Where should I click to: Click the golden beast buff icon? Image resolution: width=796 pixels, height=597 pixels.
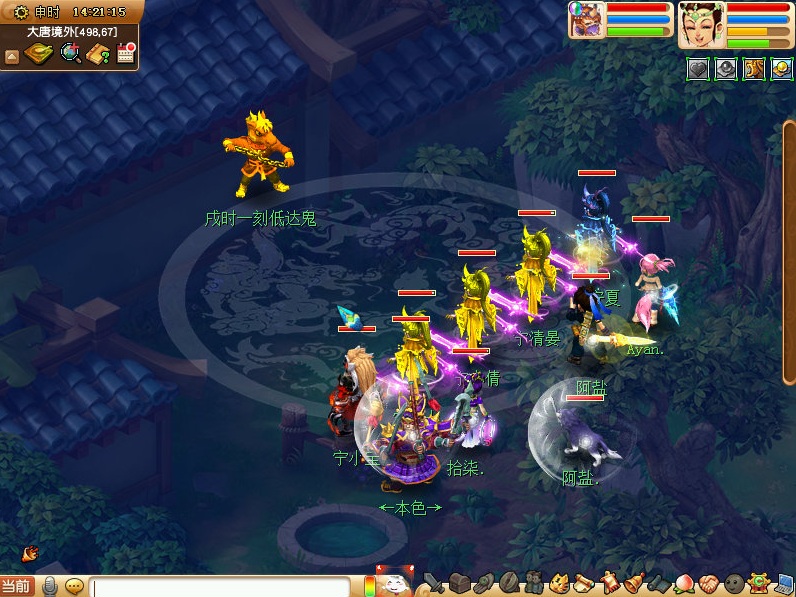tap(754, 69)
